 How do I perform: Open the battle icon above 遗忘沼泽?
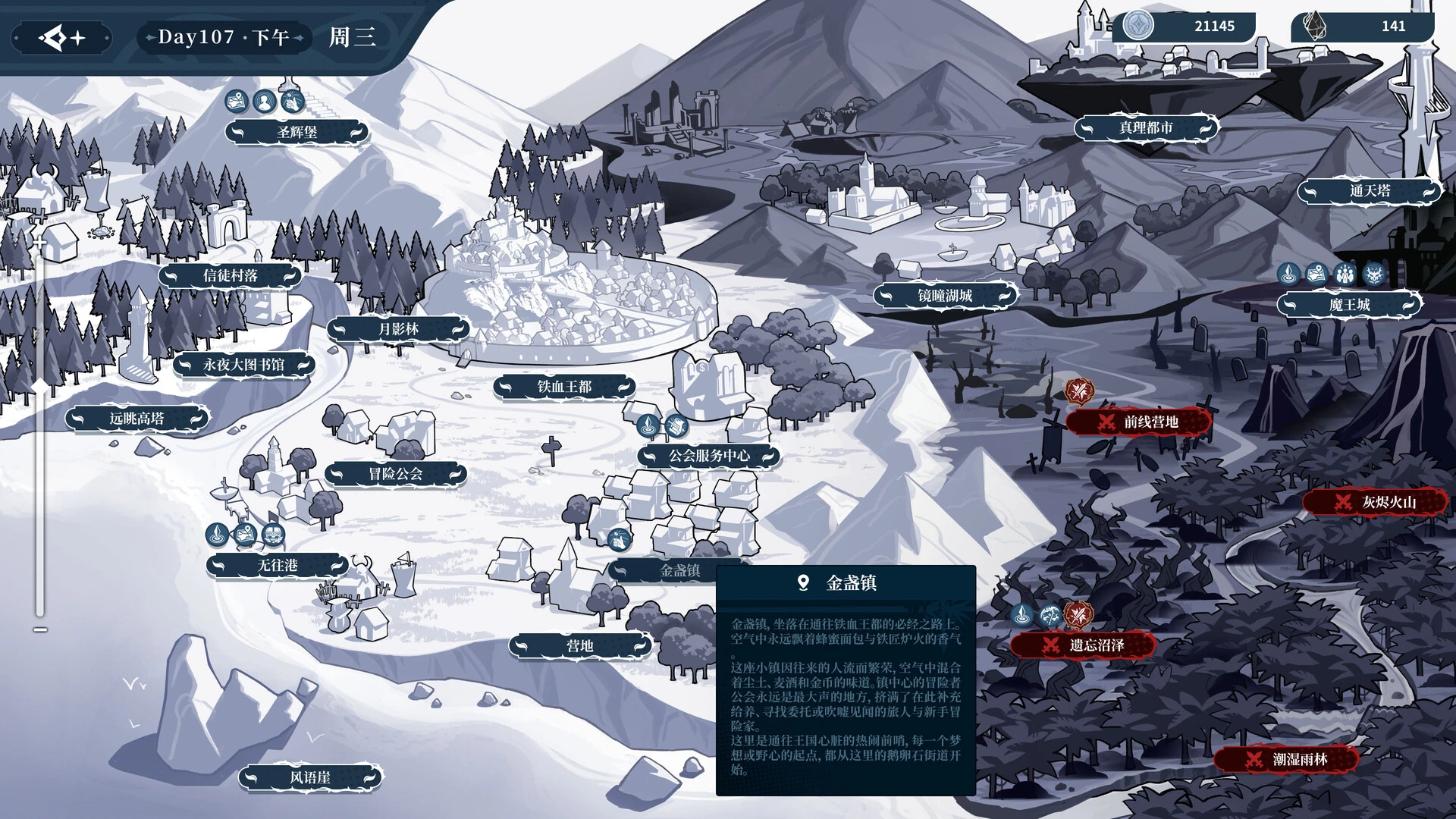pos(1080,616)
